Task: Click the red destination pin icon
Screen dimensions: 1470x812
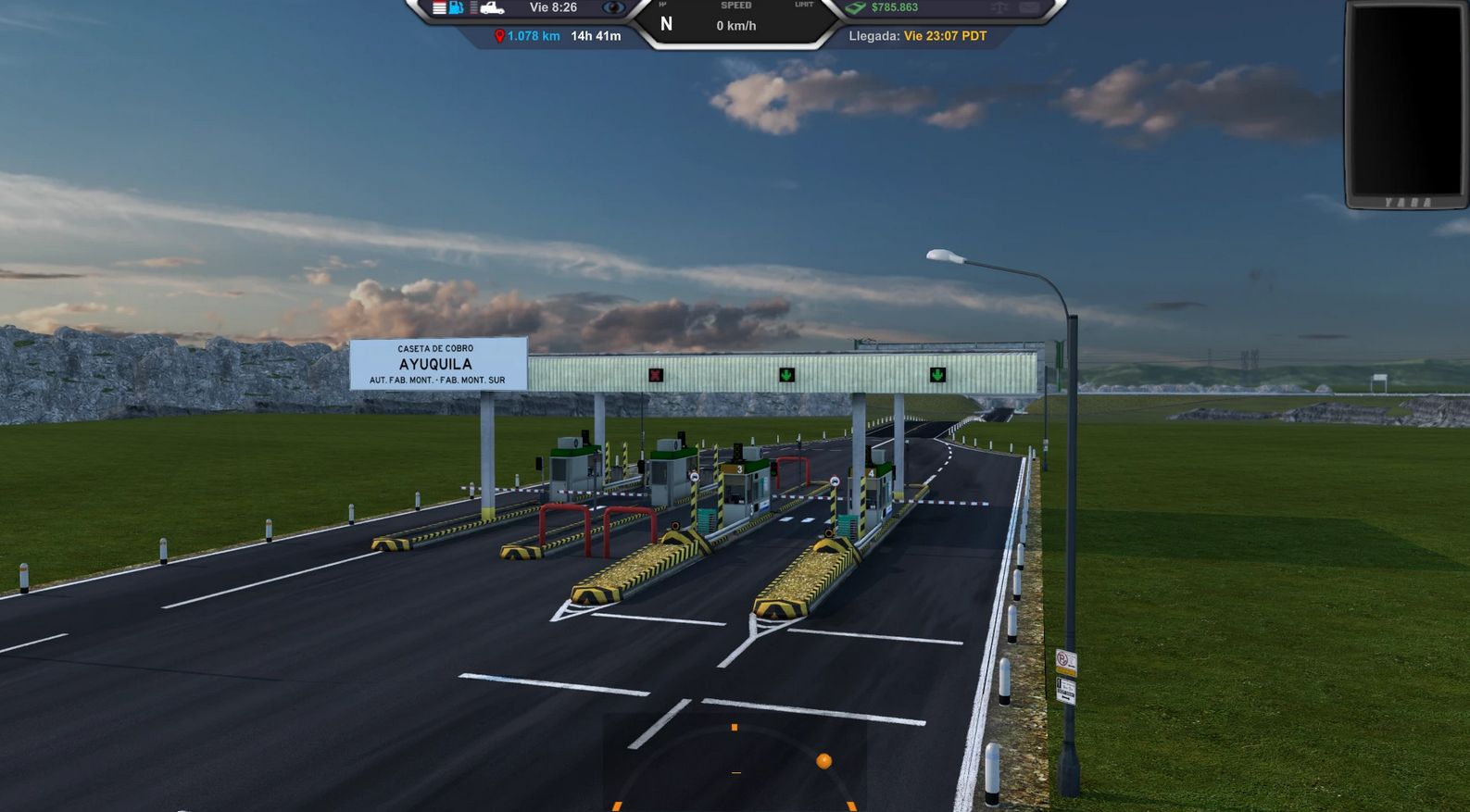Action: (x=498, y=37)
